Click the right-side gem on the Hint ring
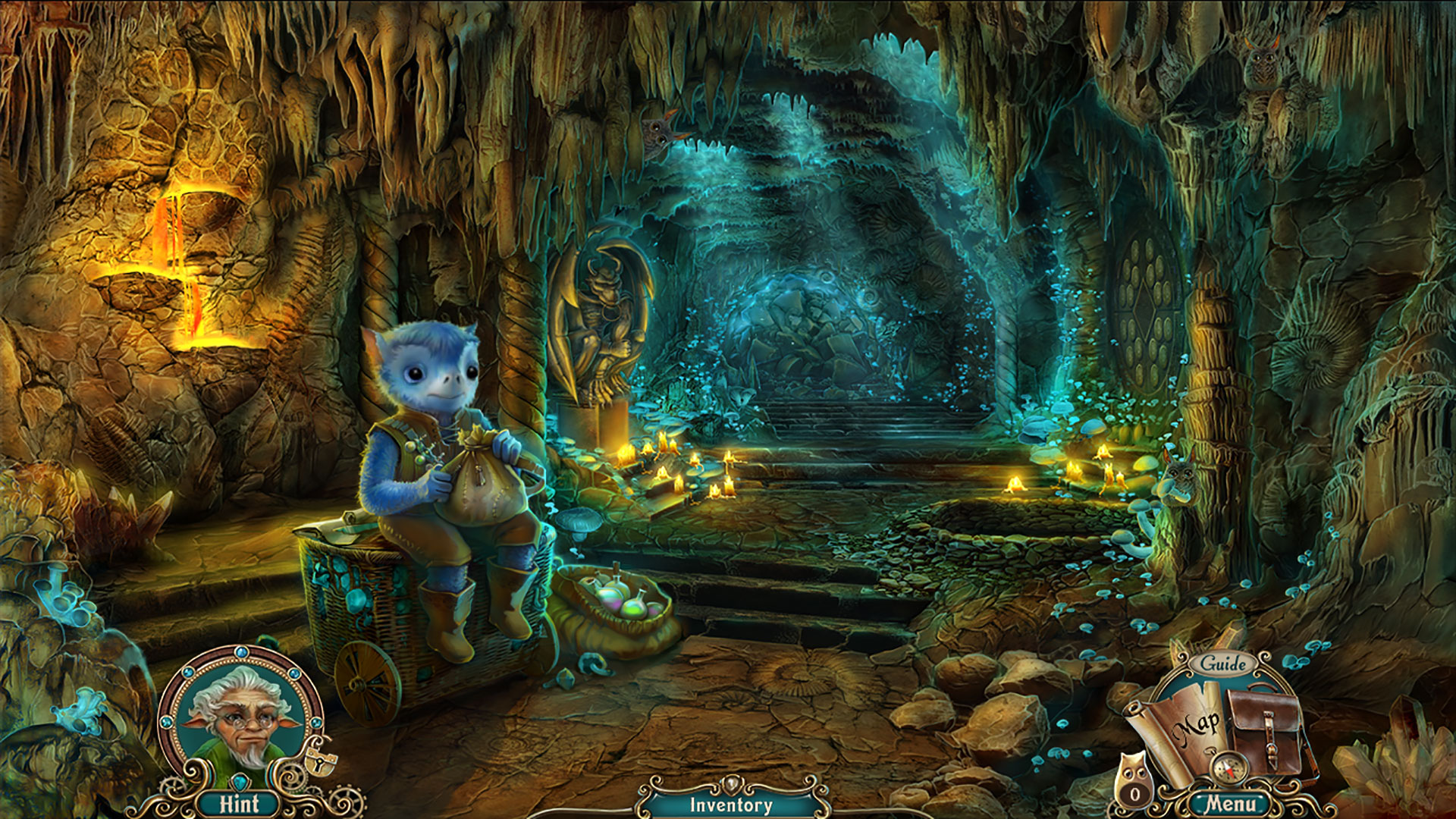The height and width of the screenshot is (819, 1456). 315,723
